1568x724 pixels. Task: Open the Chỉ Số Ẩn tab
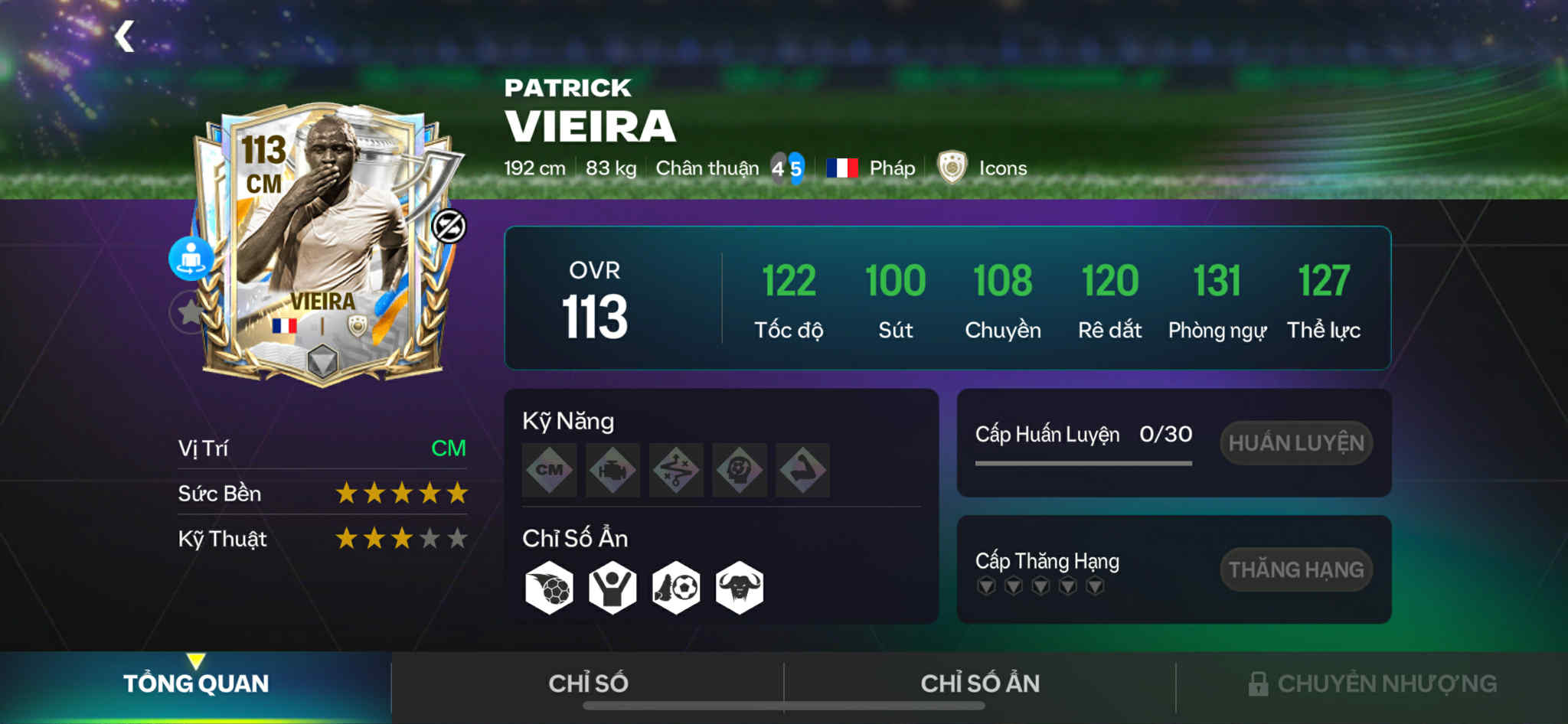coord(980,683)
